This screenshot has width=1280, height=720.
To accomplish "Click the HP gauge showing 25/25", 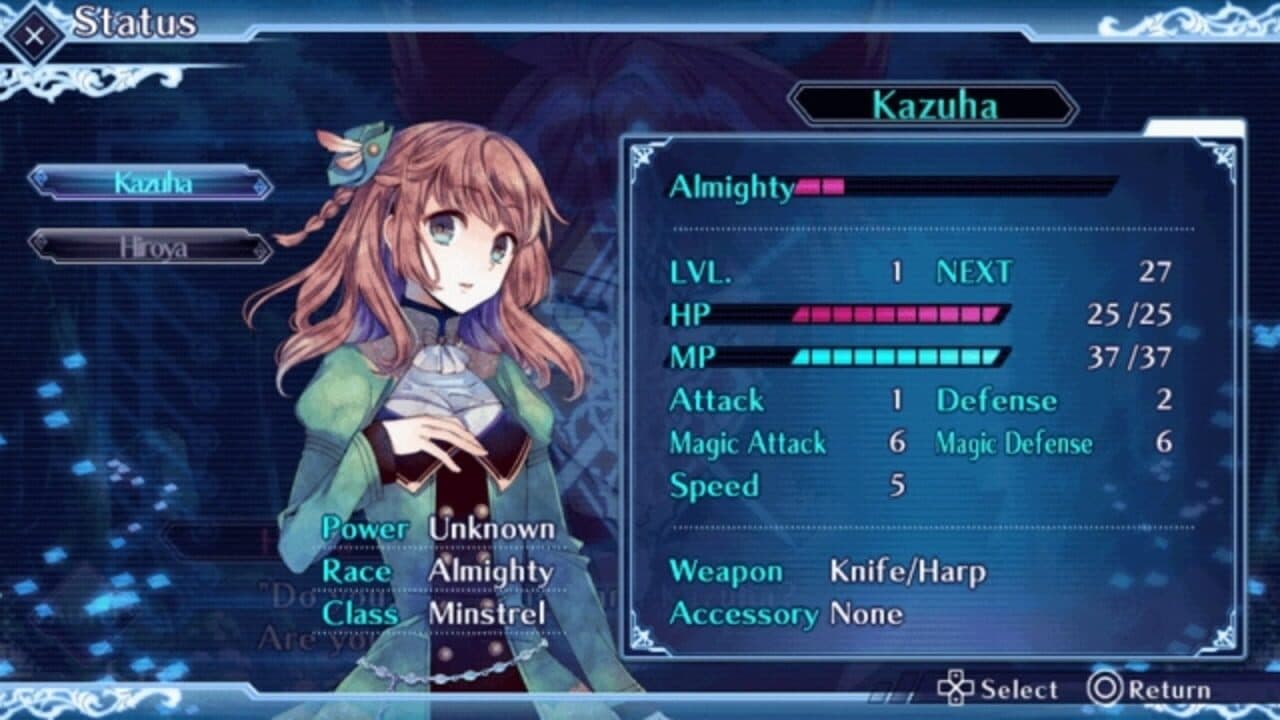I will point(895,314).
